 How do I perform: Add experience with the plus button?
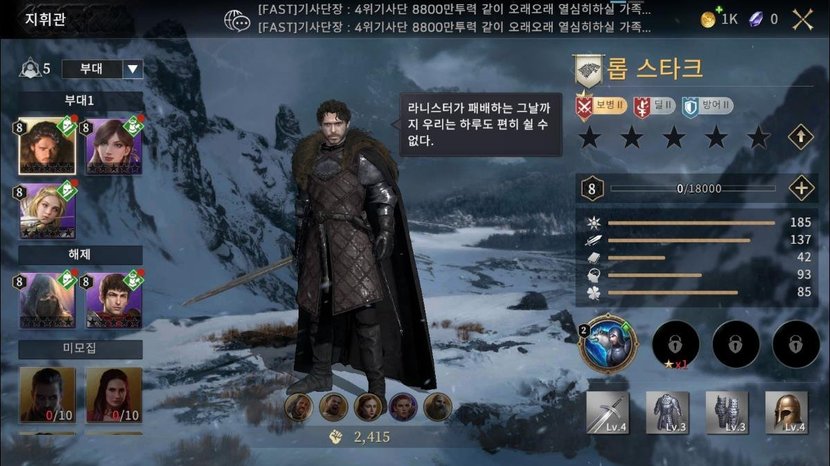tap(800, 188)
